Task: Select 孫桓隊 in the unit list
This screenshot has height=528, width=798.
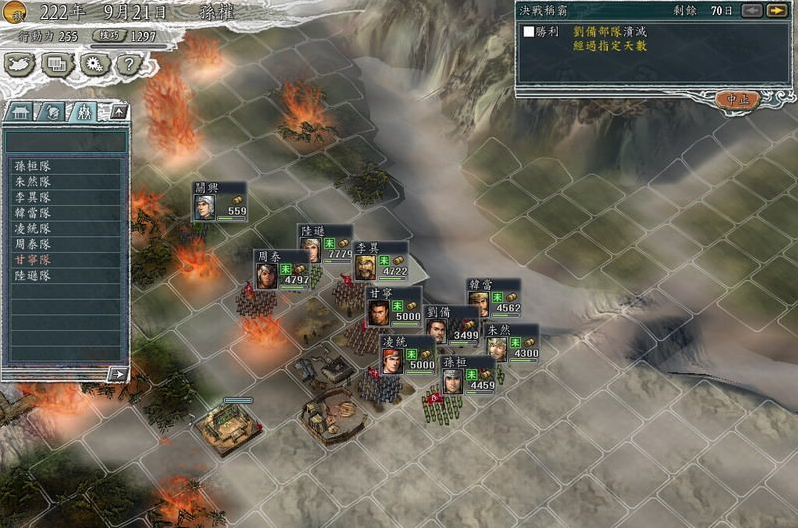Action: click(33, 167)
